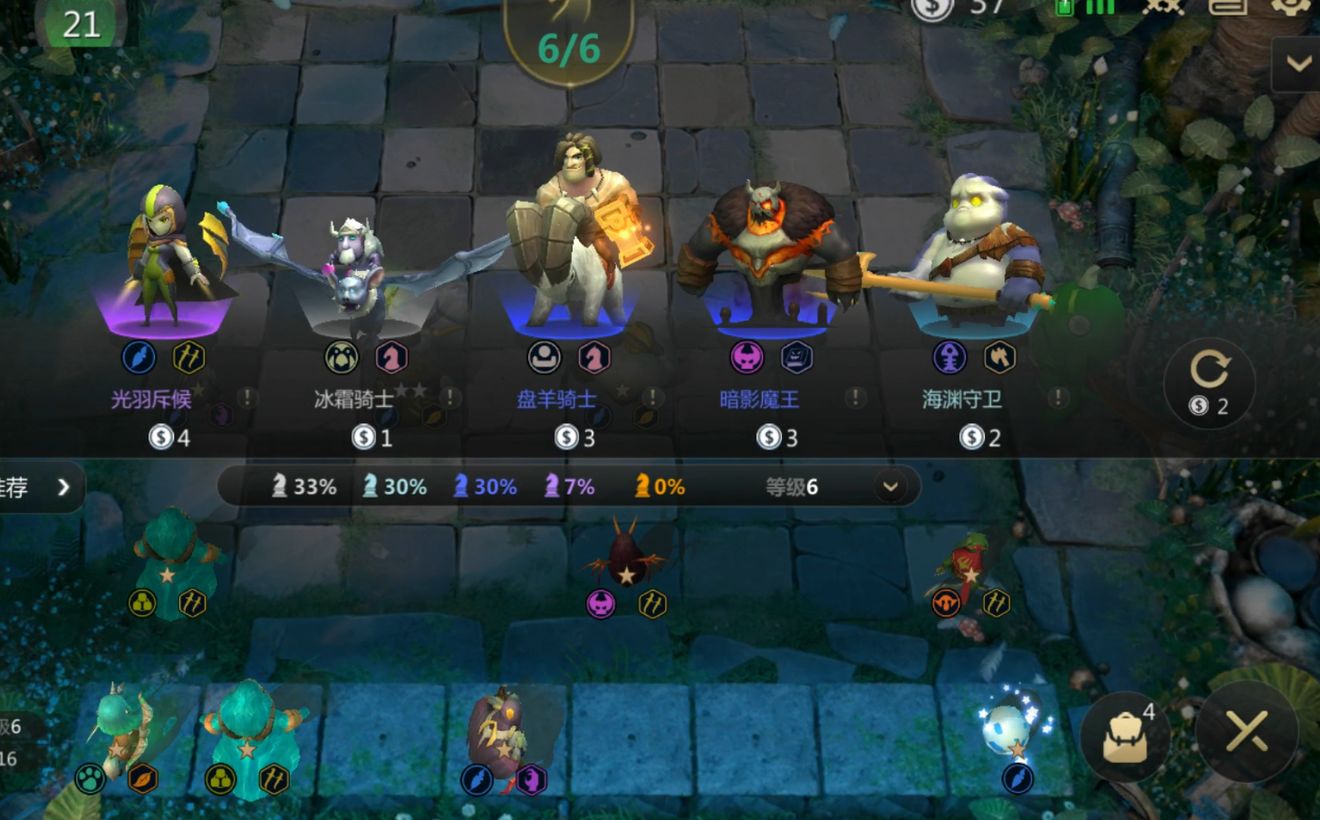Image resolution: width=1320 pixels, height=820 pixels.
Task: Expand the top-right chevron dropdown
Action: tap(1298, 64)
